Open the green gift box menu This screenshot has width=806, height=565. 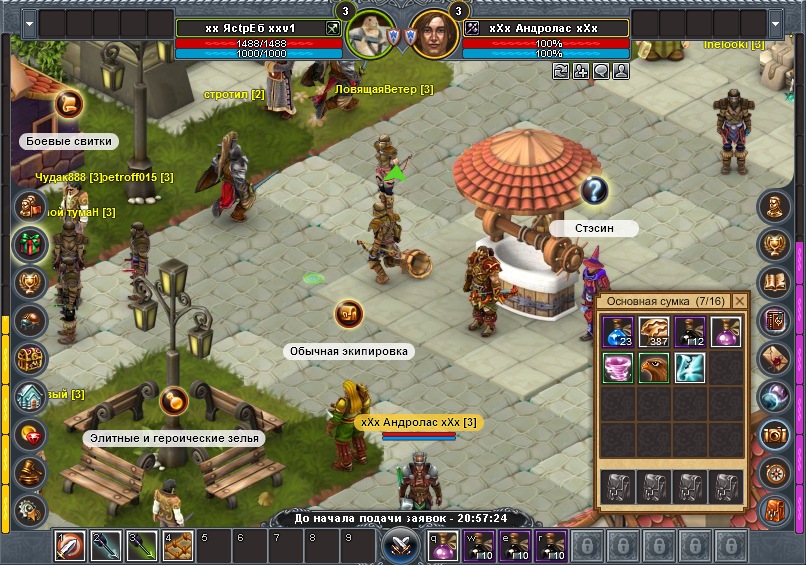pos(30,244)
